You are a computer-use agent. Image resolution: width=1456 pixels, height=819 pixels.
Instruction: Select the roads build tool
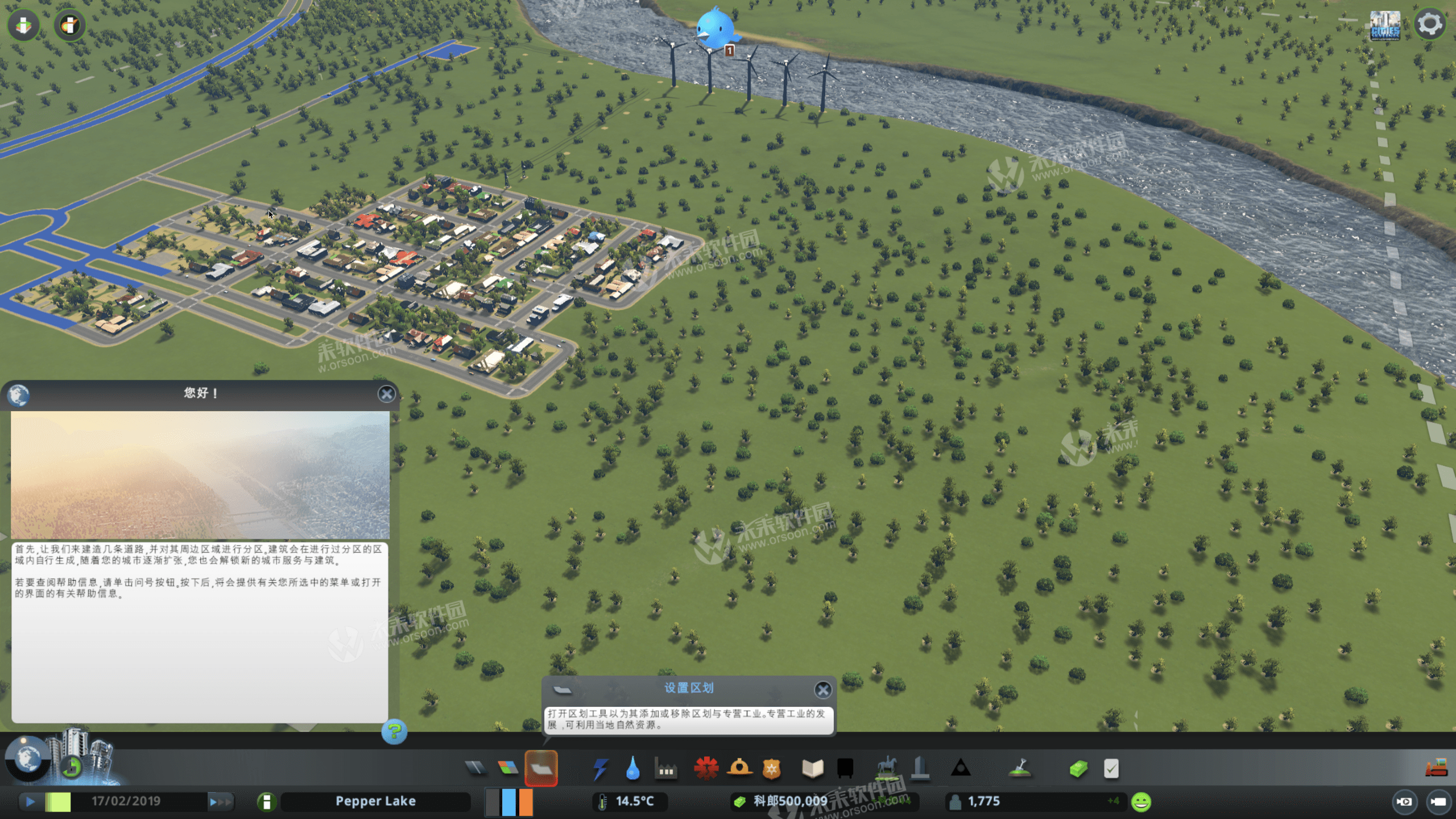[x=475, y=768]
